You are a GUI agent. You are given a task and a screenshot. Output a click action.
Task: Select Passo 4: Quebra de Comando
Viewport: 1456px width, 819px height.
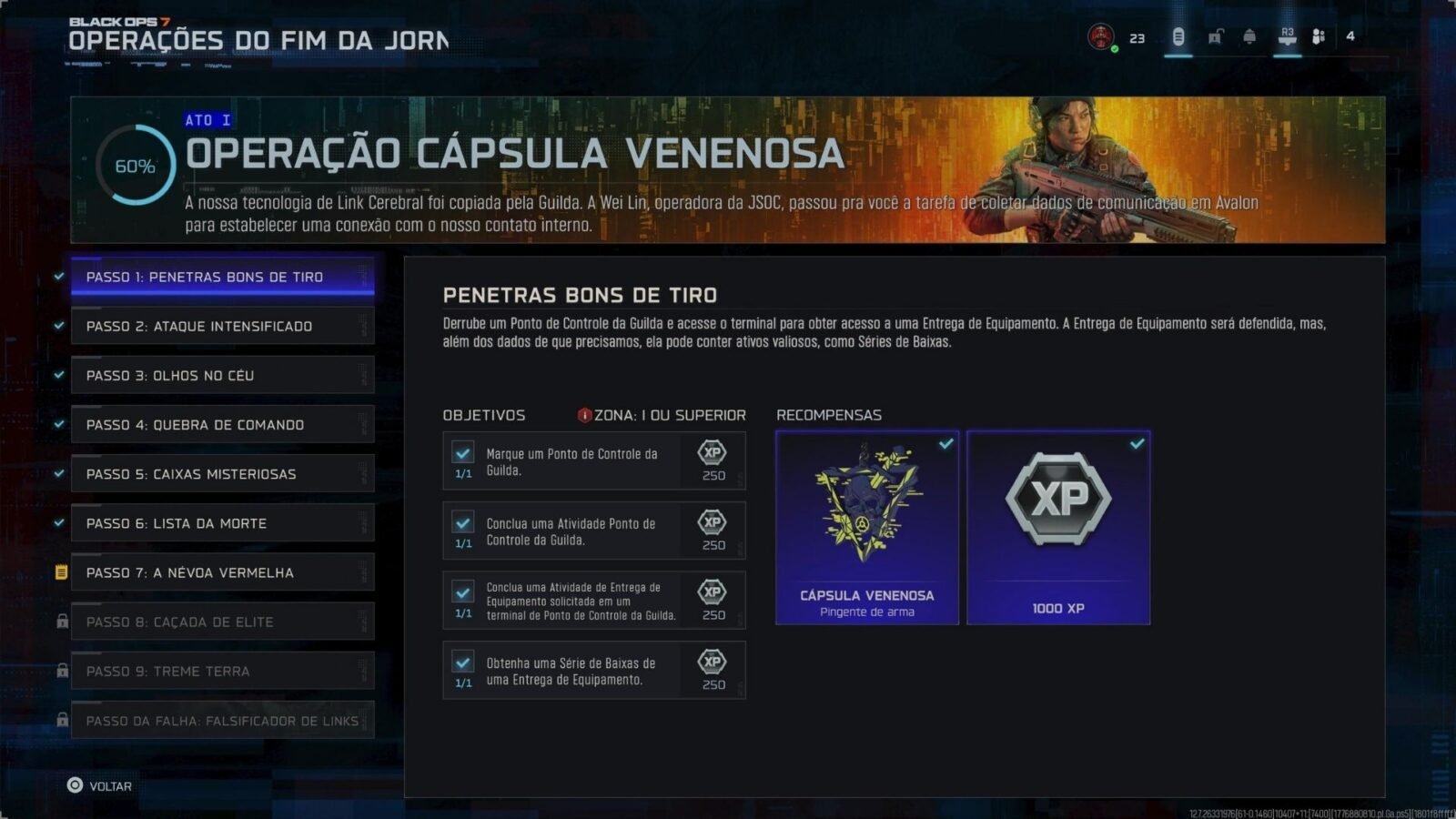(222, 424)
